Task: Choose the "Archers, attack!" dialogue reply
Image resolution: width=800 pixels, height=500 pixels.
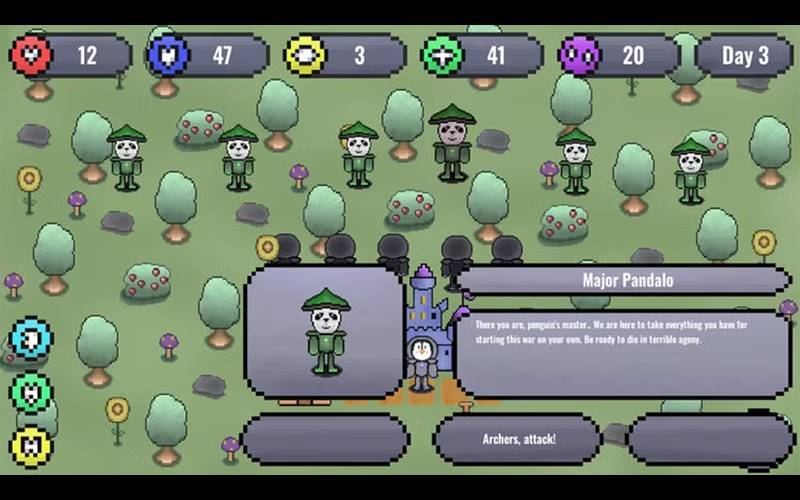Action: tap(518, 440)
